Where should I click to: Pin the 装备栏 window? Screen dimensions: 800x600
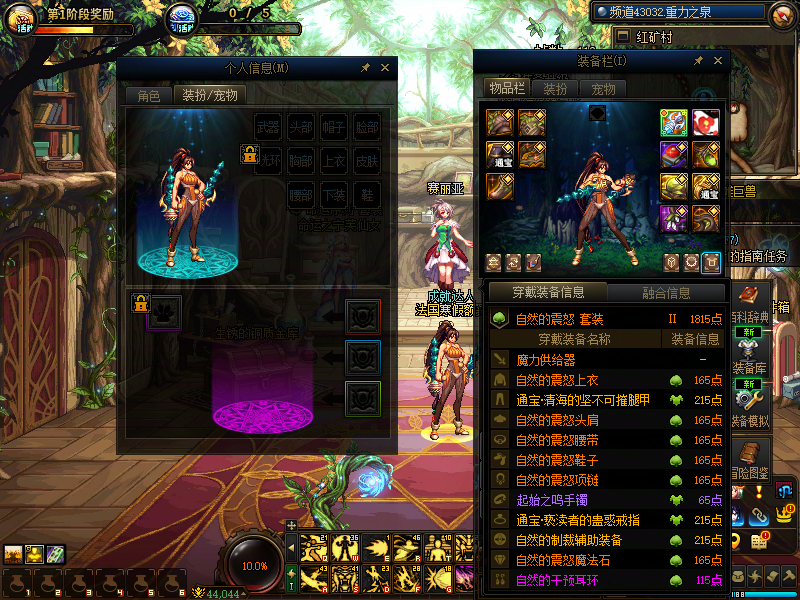(698, 61)
